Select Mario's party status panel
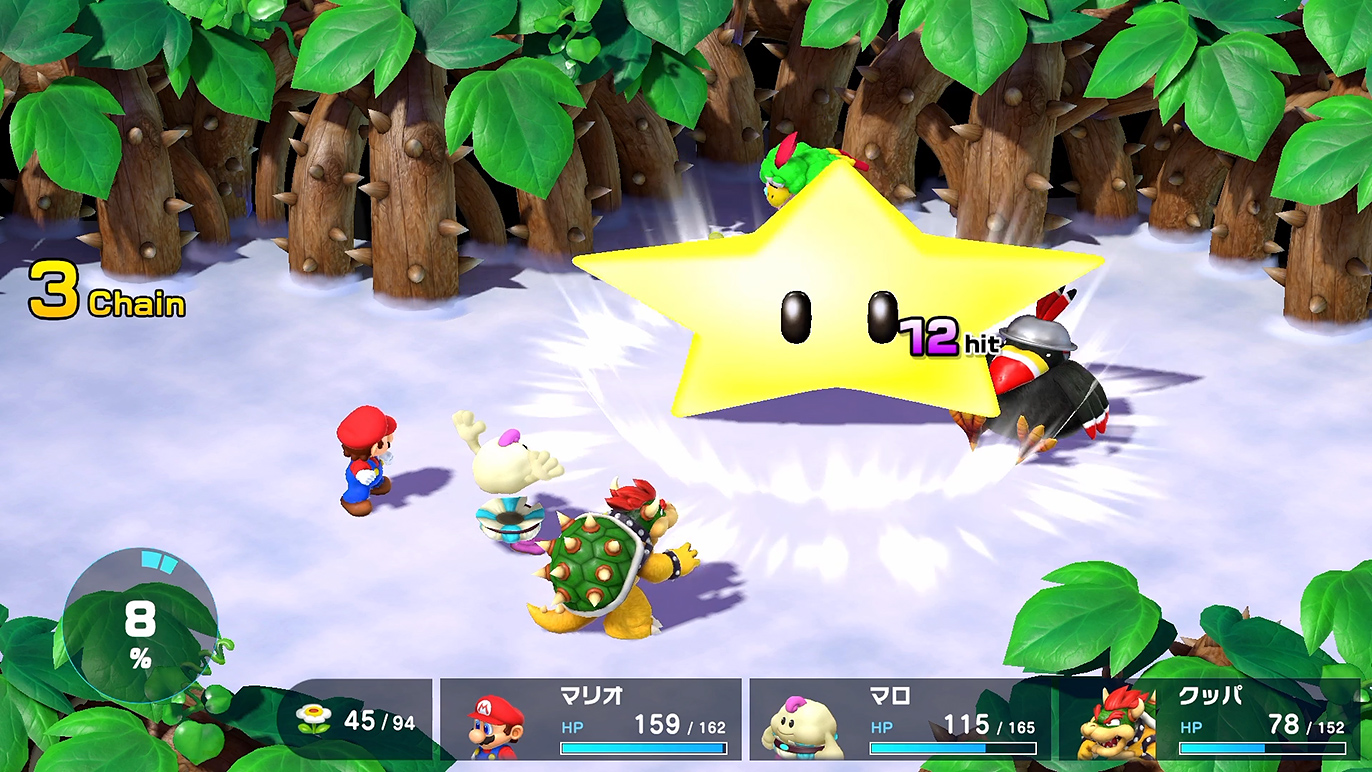Image resolution: width=1372 pixels, height=772 pixels. 591,720
